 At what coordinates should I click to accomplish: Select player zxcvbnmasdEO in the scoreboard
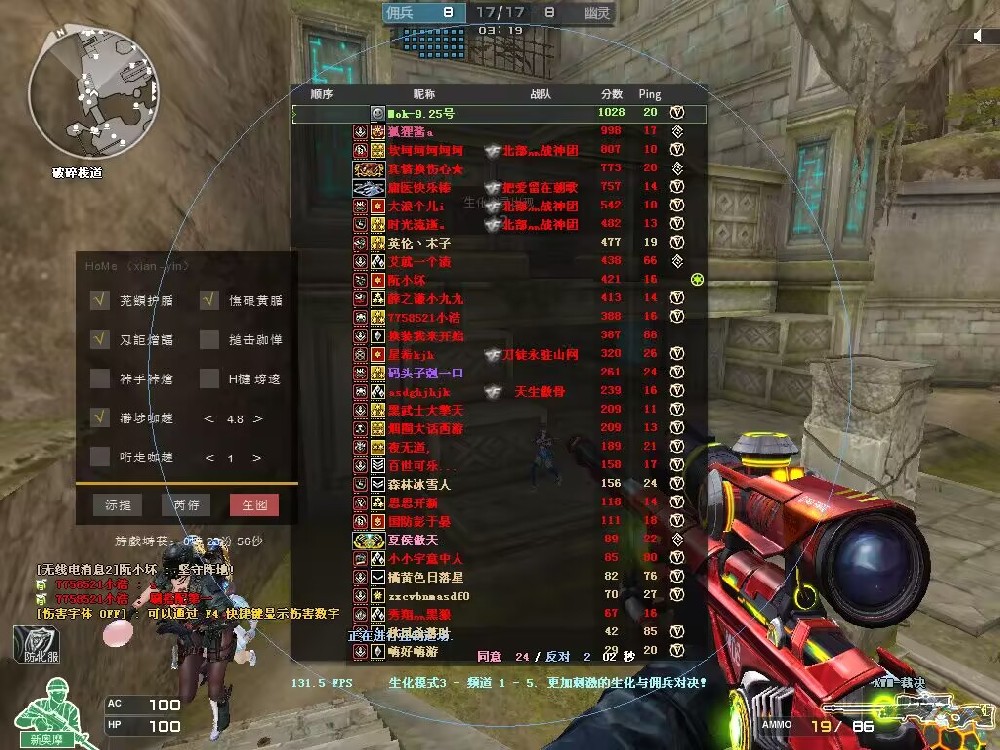[x=500, y=596]
